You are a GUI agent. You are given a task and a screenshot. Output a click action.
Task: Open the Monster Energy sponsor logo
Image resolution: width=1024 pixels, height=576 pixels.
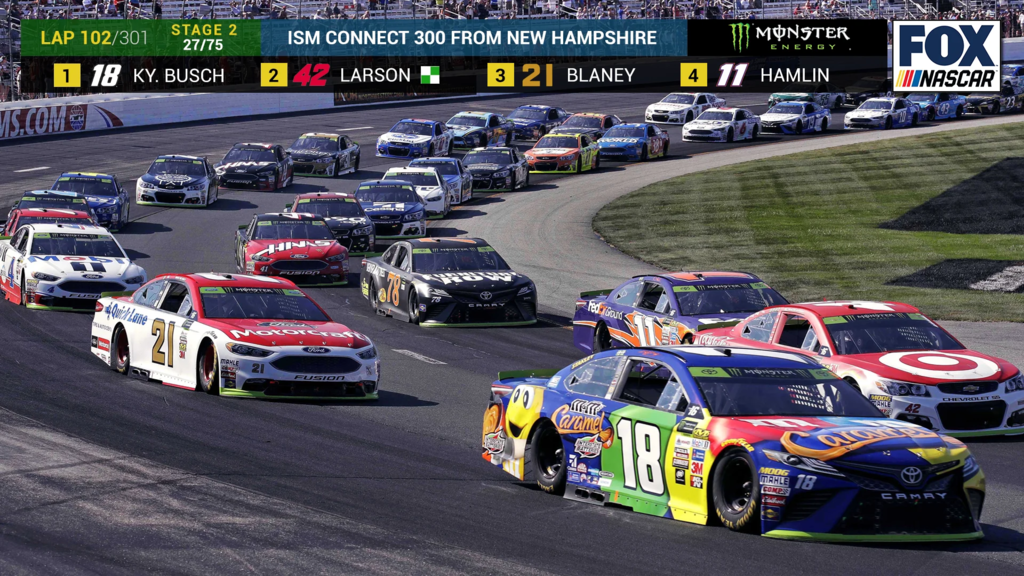789,38
